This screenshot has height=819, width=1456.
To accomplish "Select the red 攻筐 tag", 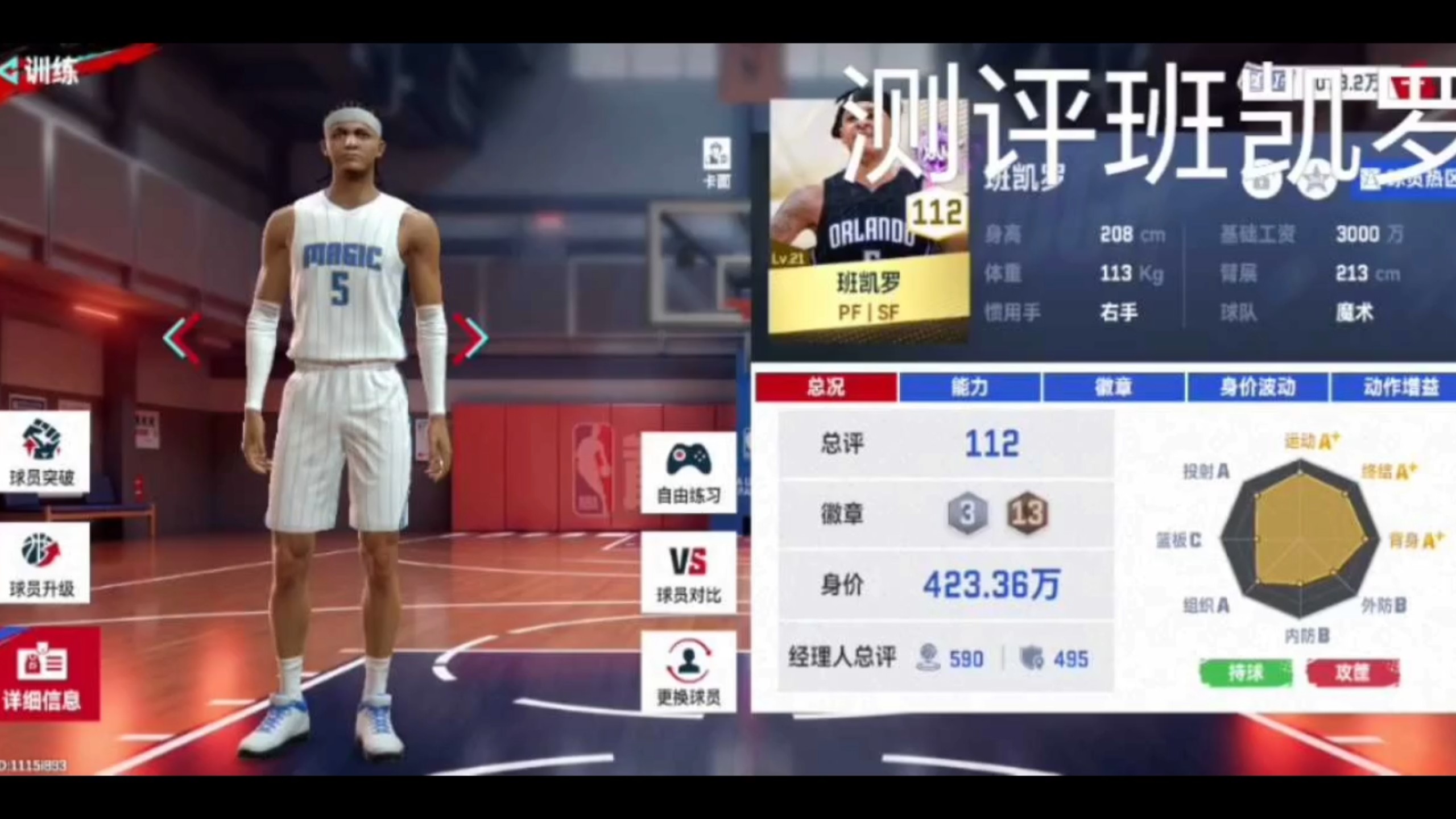I will 1352,673.
